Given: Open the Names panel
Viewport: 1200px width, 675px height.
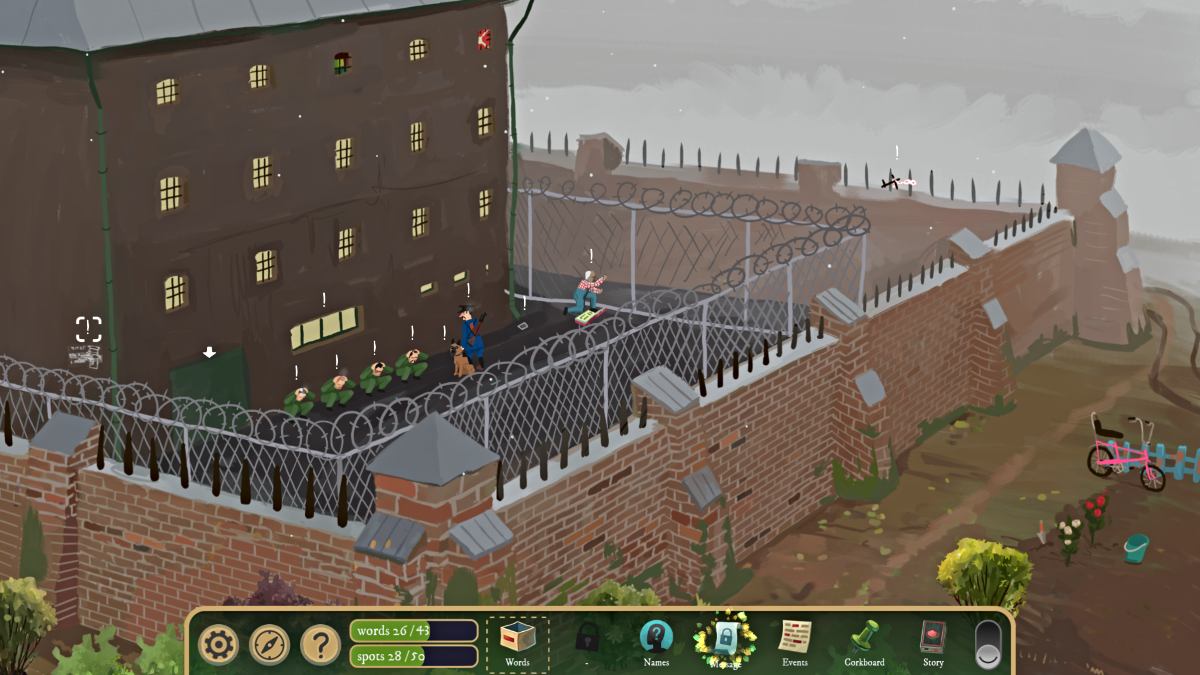Looking at the screenshot, I should coord(656,642).
